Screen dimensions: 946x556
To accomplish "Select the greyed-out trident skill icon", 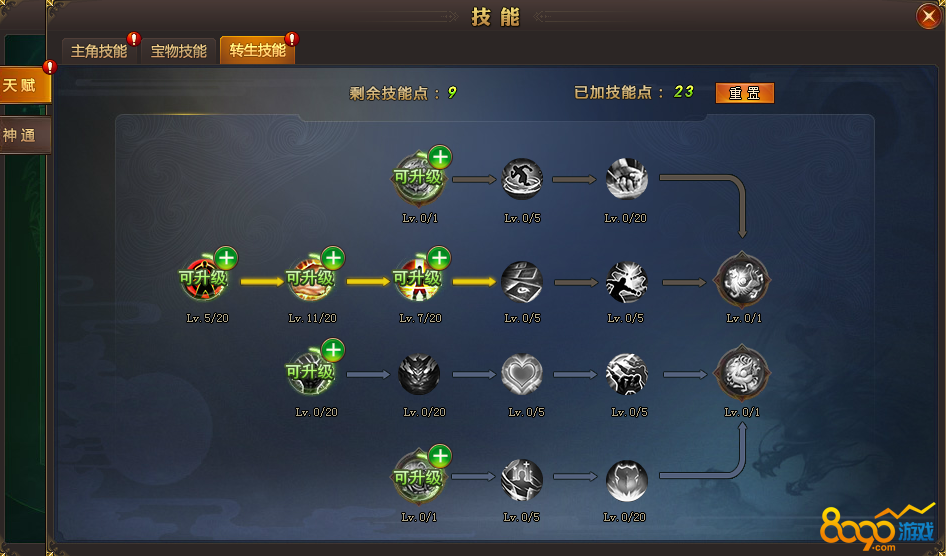I will [522, 480].
